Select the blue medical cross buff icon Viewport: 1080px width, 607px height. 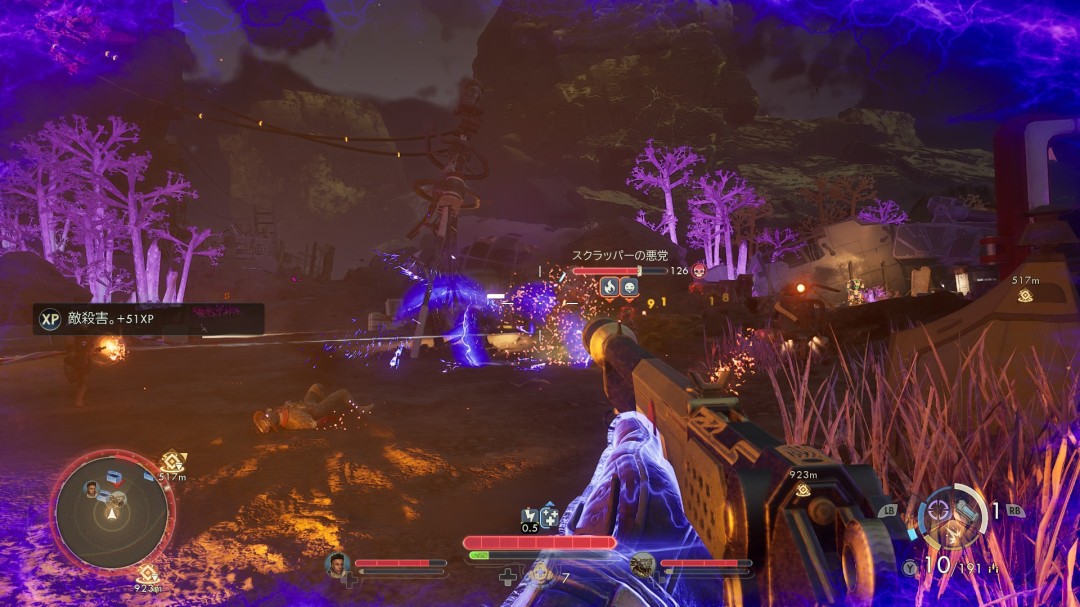click(x=549, y=517)
